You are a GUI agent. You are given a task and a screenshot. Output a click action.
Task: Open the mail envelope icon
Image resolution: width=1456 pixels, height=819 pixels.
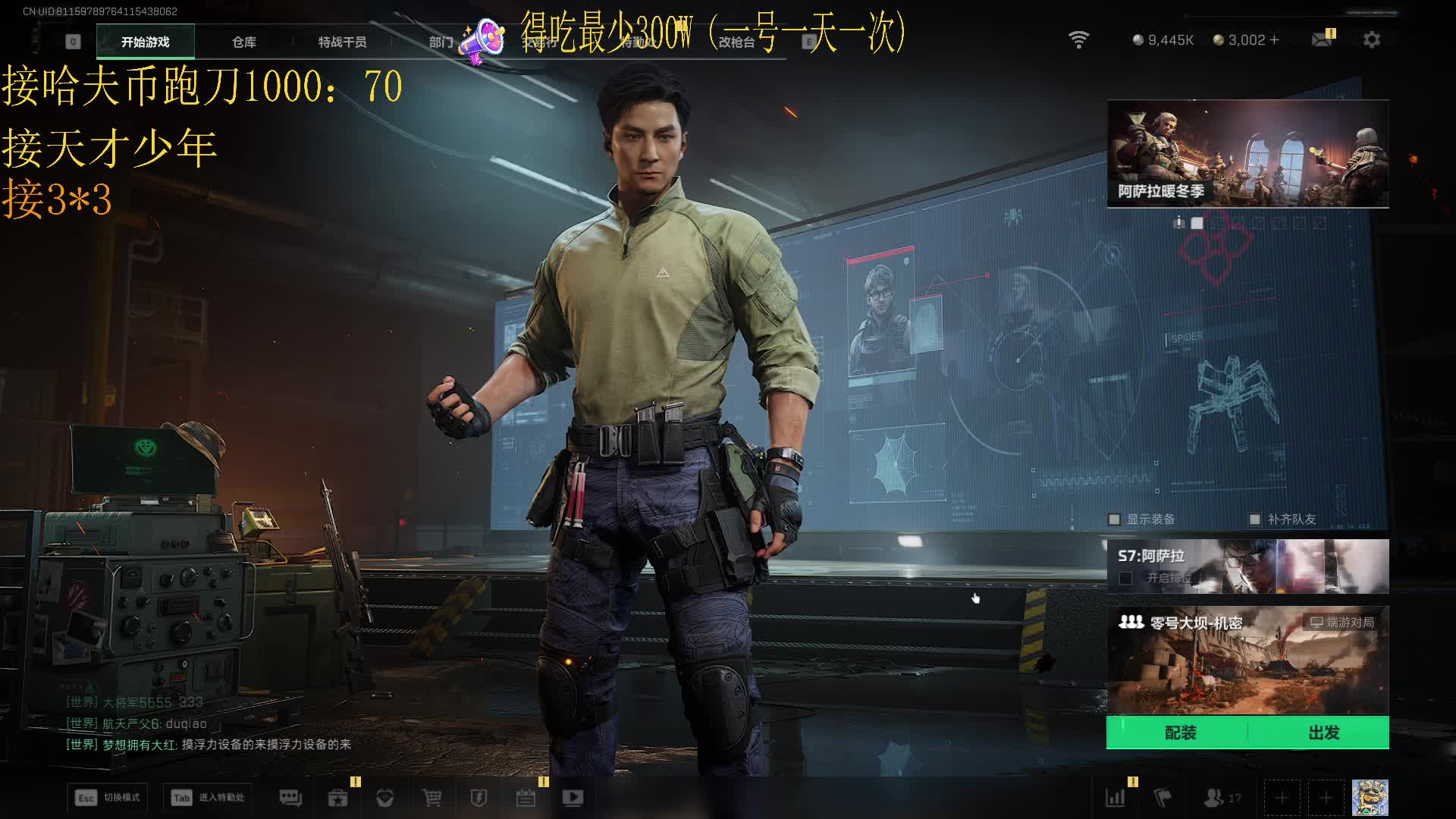point(1322,39)
